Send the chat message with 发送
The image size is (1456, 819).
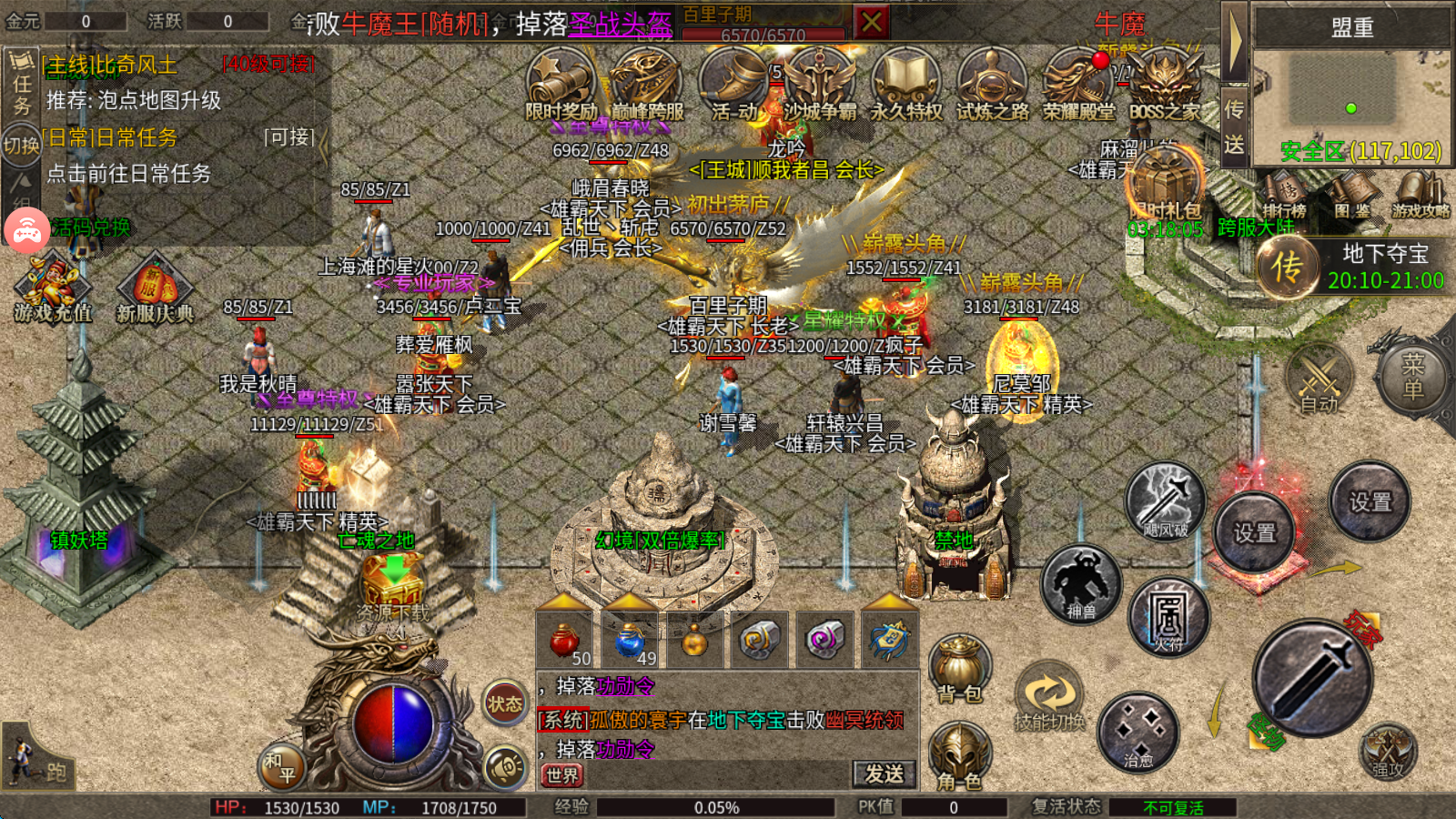(x=884, y=773)
